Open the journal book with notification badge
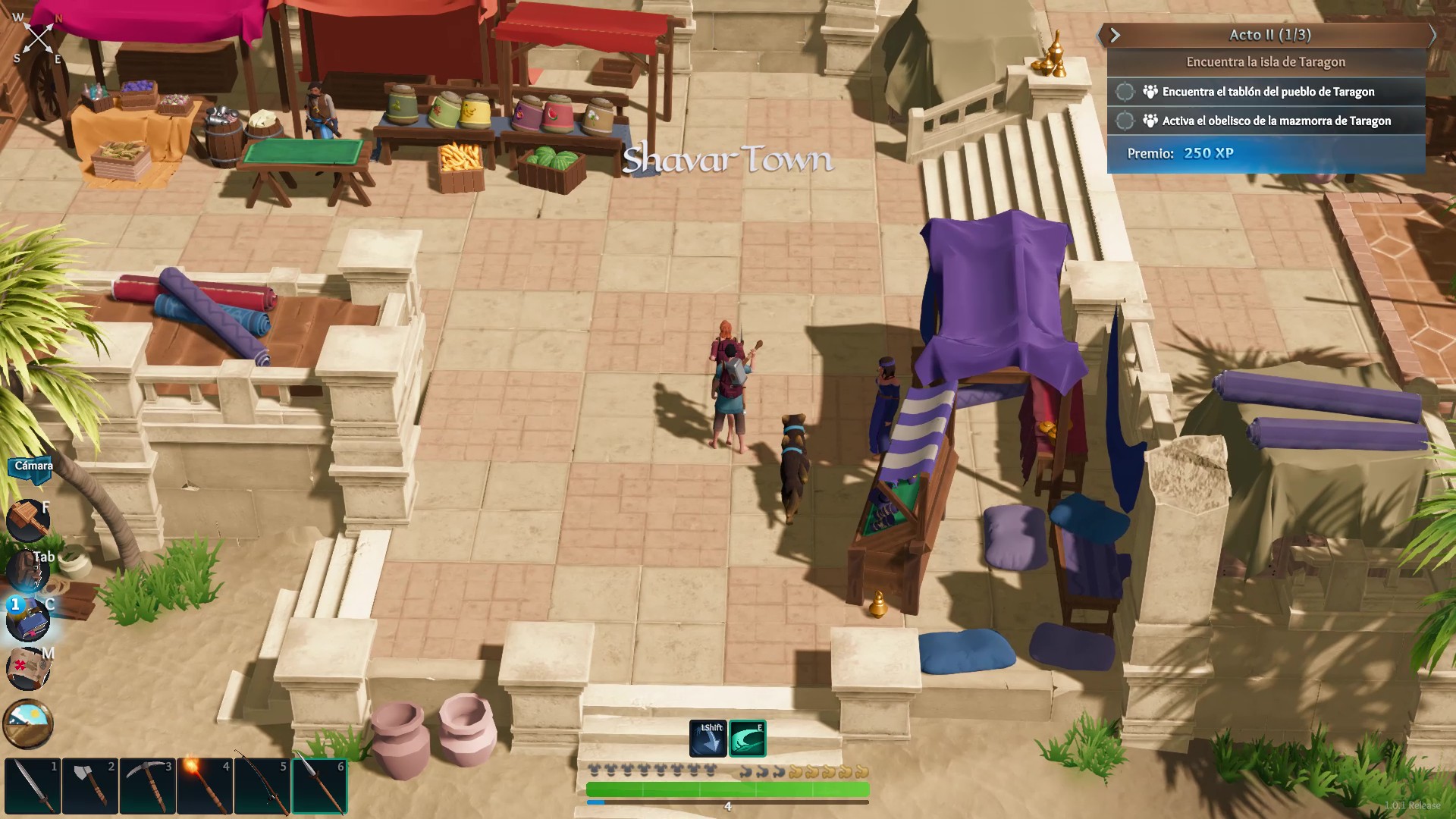 point(28,620)
